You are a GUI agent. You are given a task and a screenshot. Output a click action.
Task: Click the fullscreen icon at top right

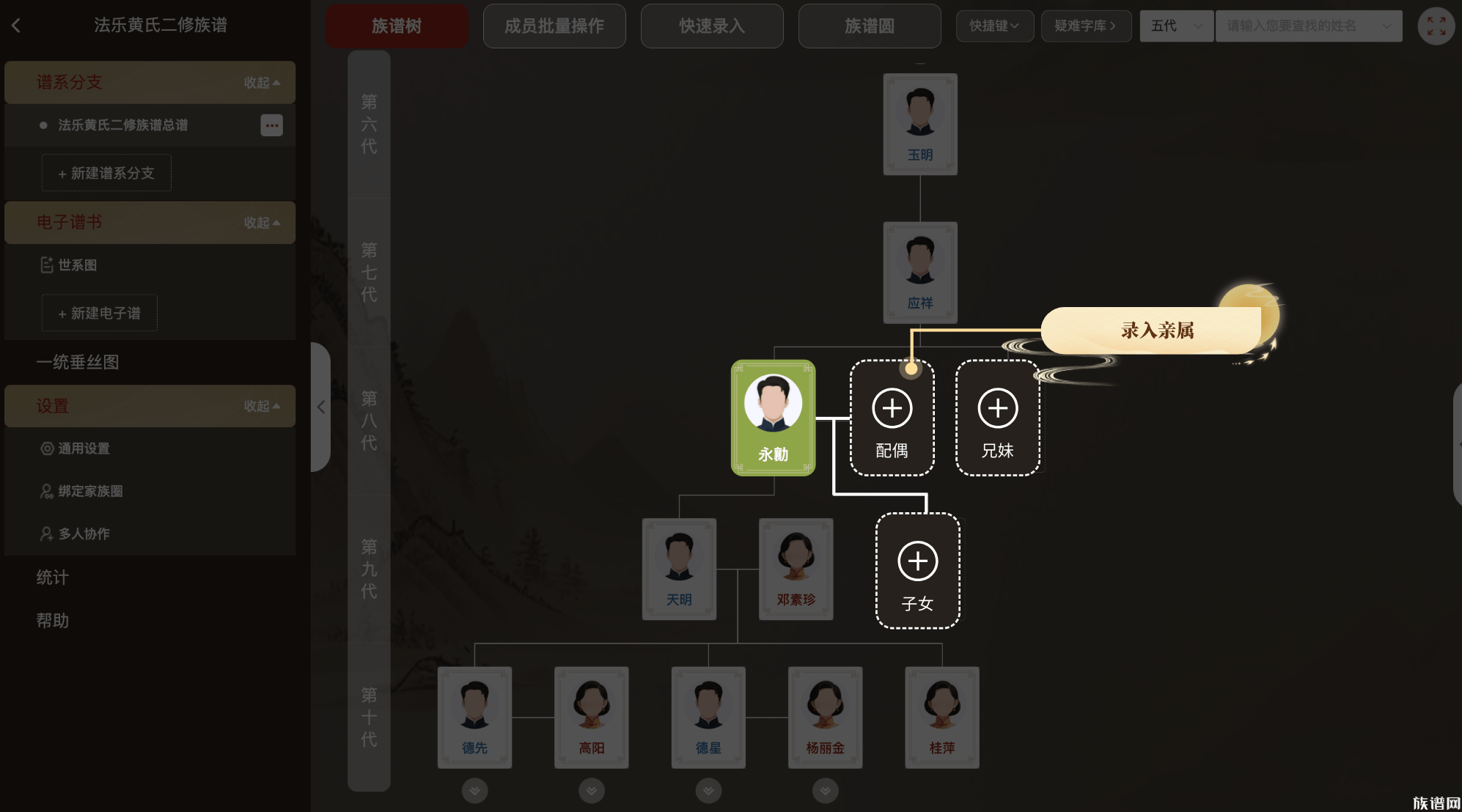tap(1436, 26)
